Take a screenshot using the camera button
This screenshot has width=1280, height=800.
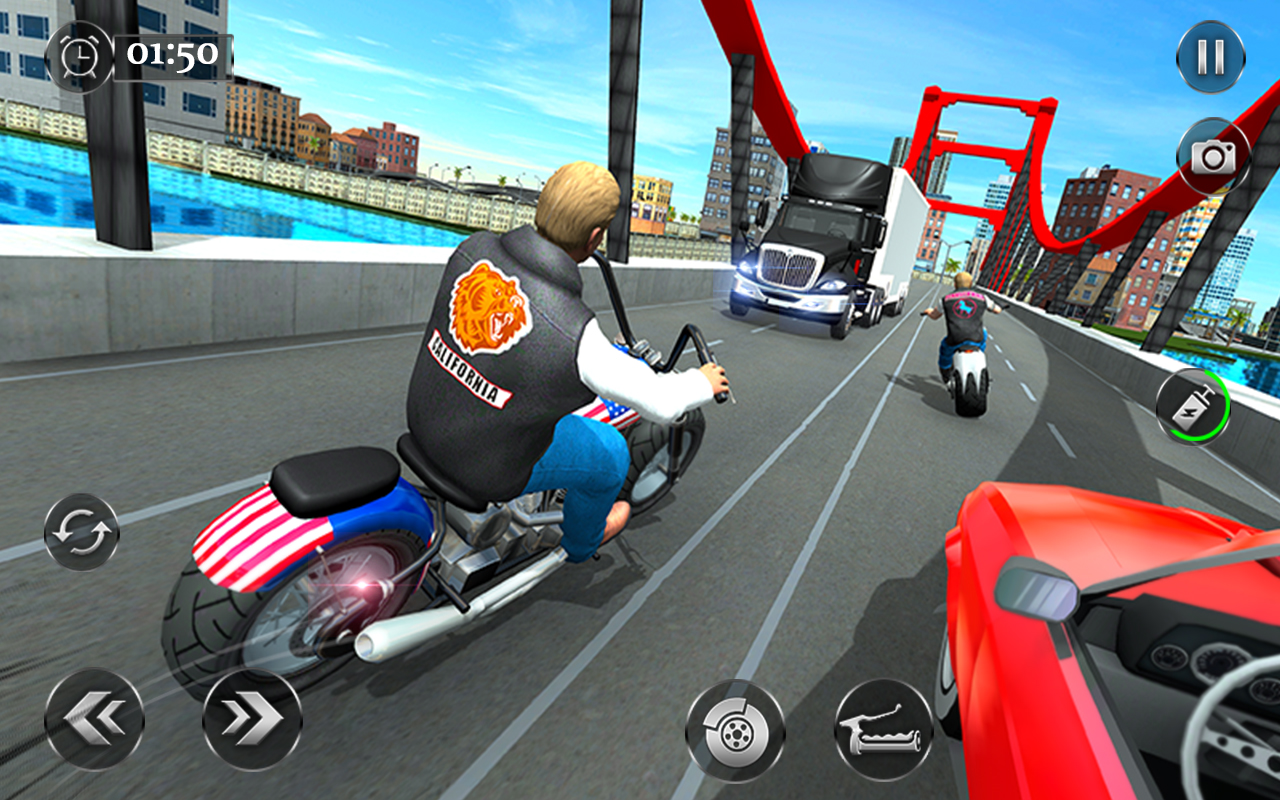[x=1212, y=157]
